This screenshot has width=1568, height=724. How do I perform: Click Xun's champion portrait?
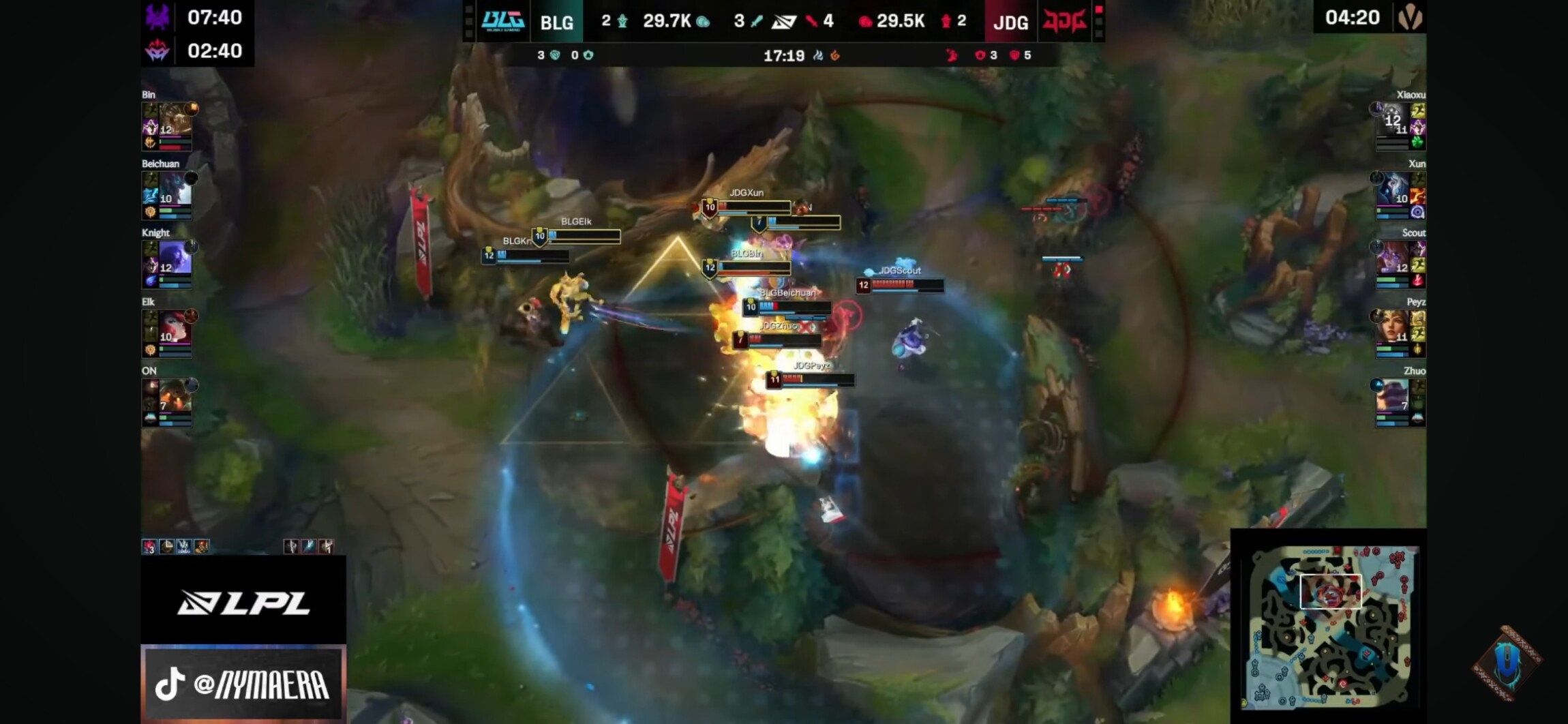click(1392, 189)
